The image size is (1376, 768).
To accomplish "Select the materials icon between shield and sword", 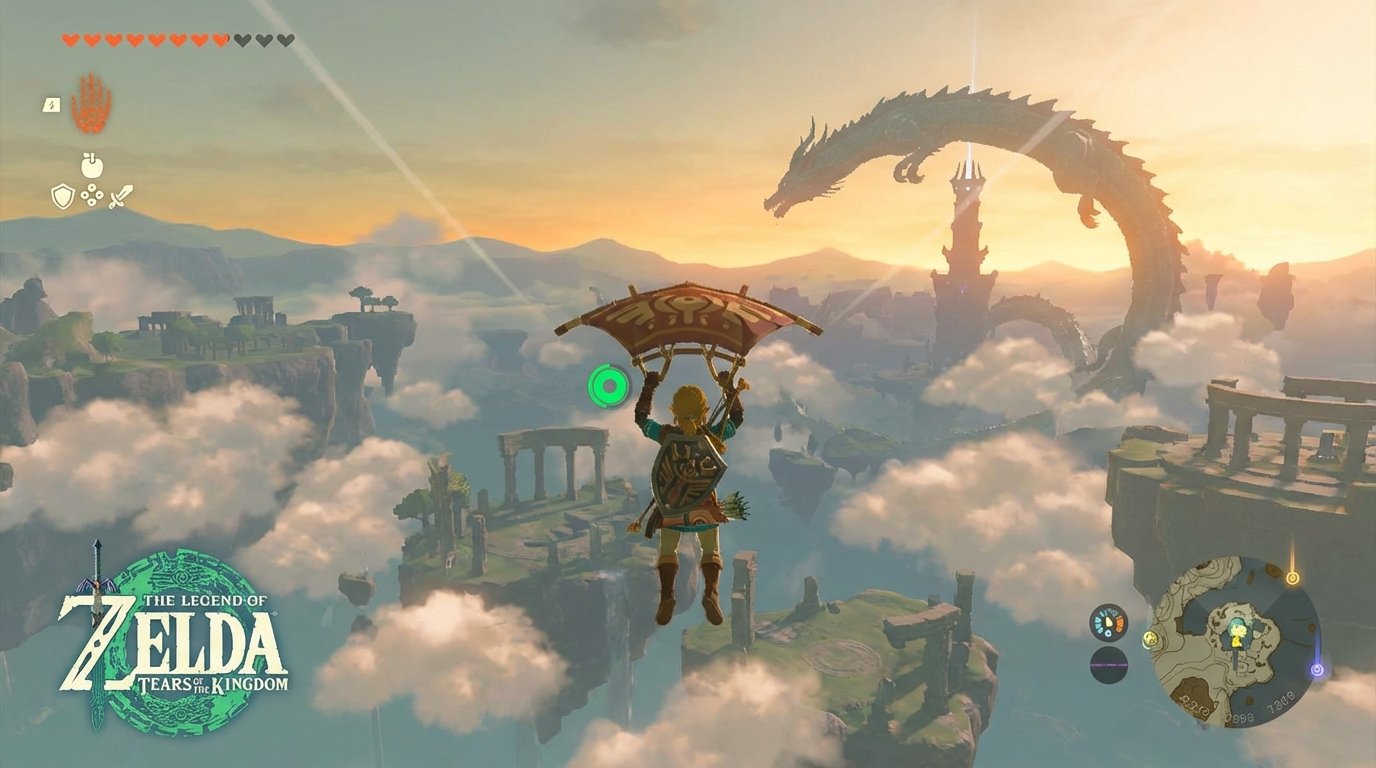I will pyautogui.click(x=91, y=195).
